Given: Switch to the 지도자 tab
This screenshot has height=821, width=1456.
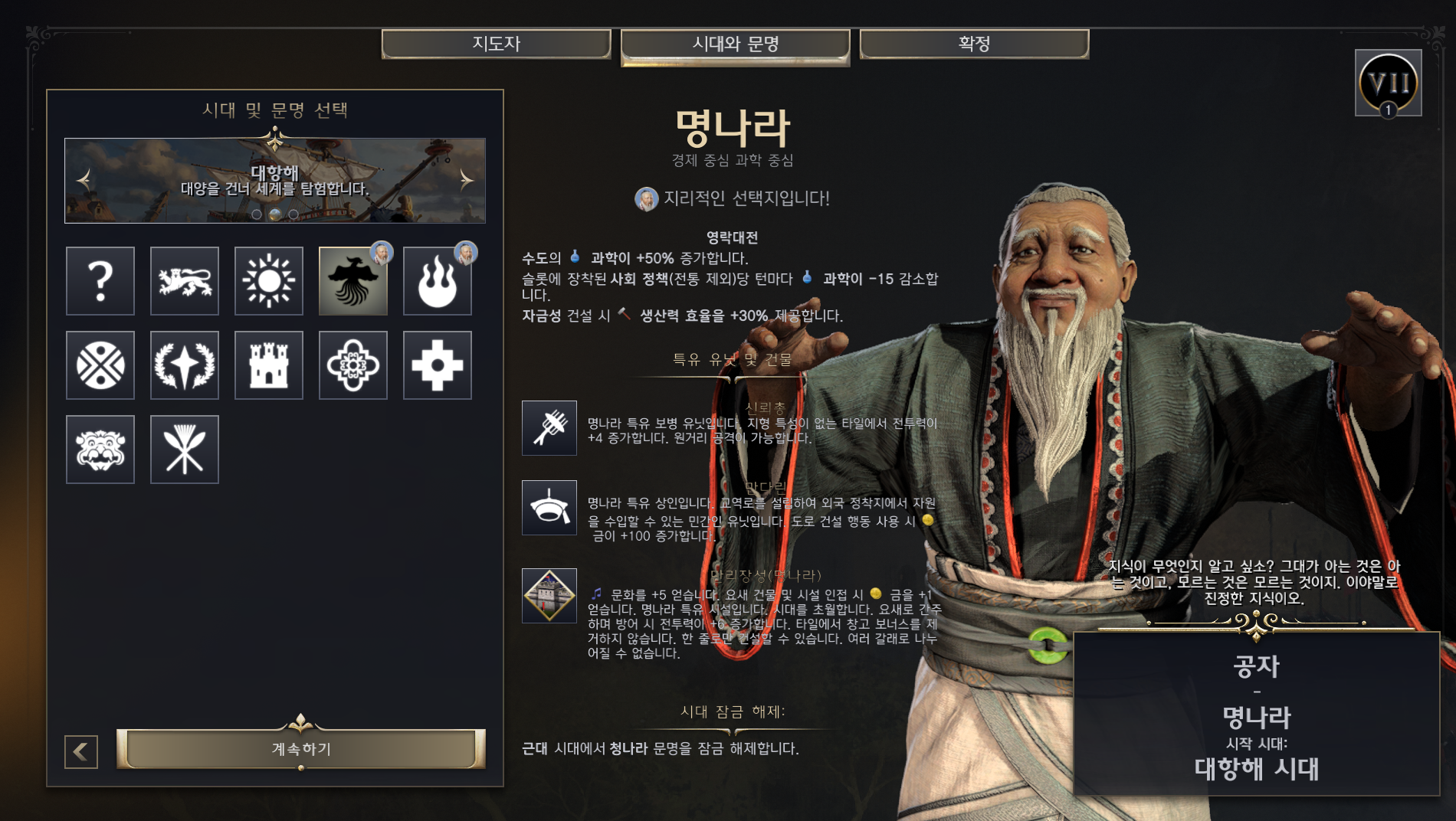Looking at the screenshot, I should (496, 44).
